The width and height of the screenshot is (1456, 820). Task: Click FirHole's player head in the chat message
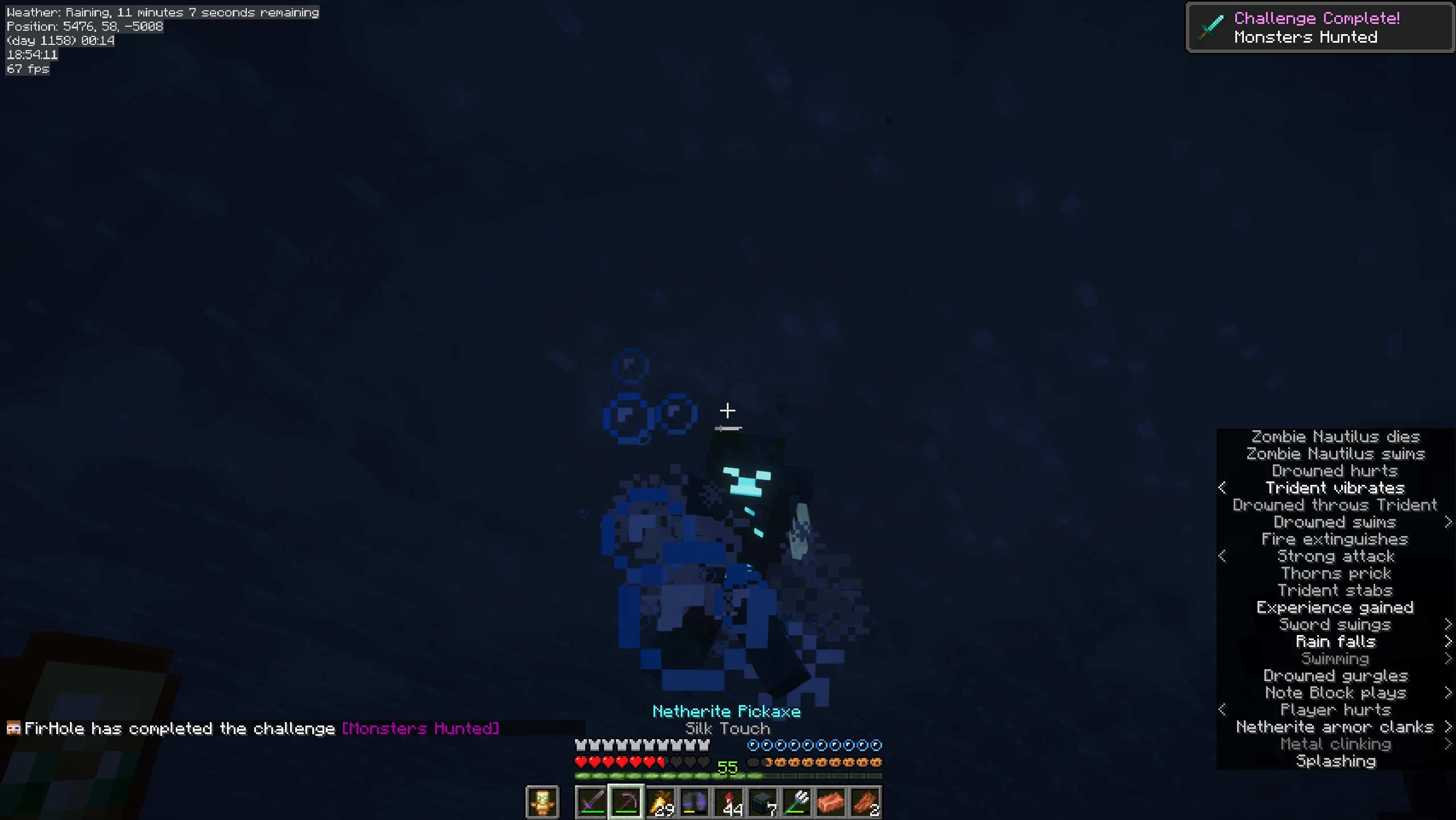pyautogui.click(x=14, y=727)
